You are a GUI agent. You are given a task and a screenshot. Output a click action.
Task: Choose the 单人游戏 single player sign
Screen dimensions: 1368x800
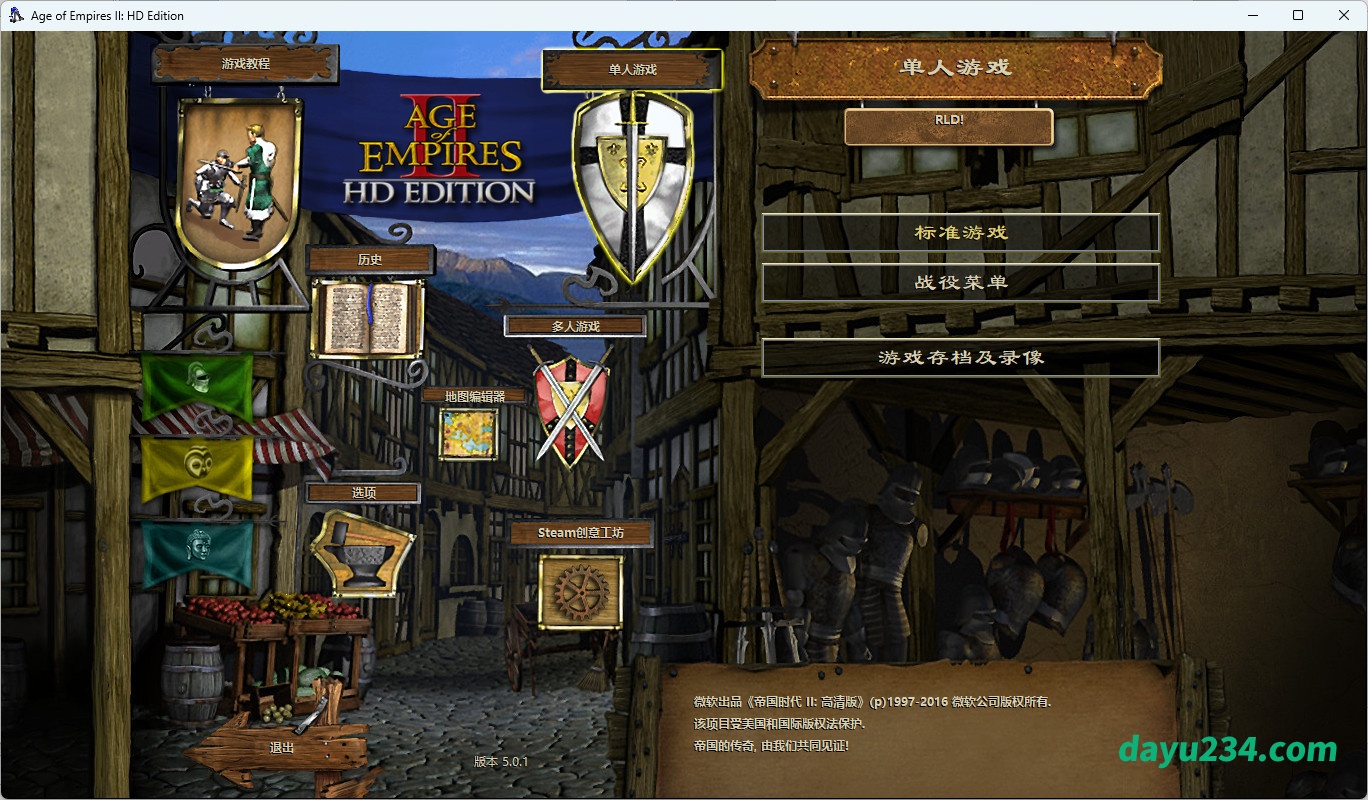[x=631, y=70]
